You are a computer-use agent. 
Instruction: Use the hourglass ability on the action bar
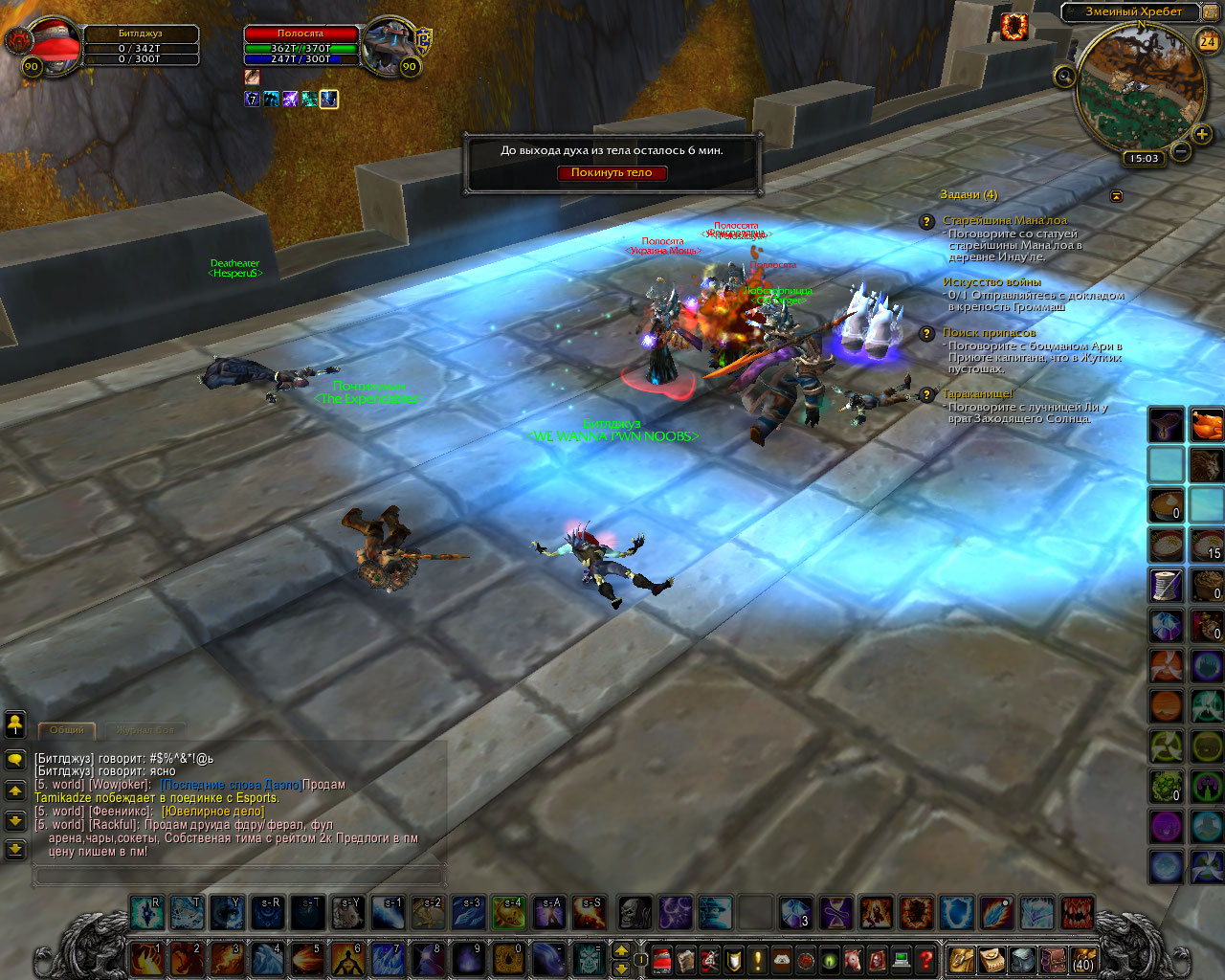coord(835,913)
